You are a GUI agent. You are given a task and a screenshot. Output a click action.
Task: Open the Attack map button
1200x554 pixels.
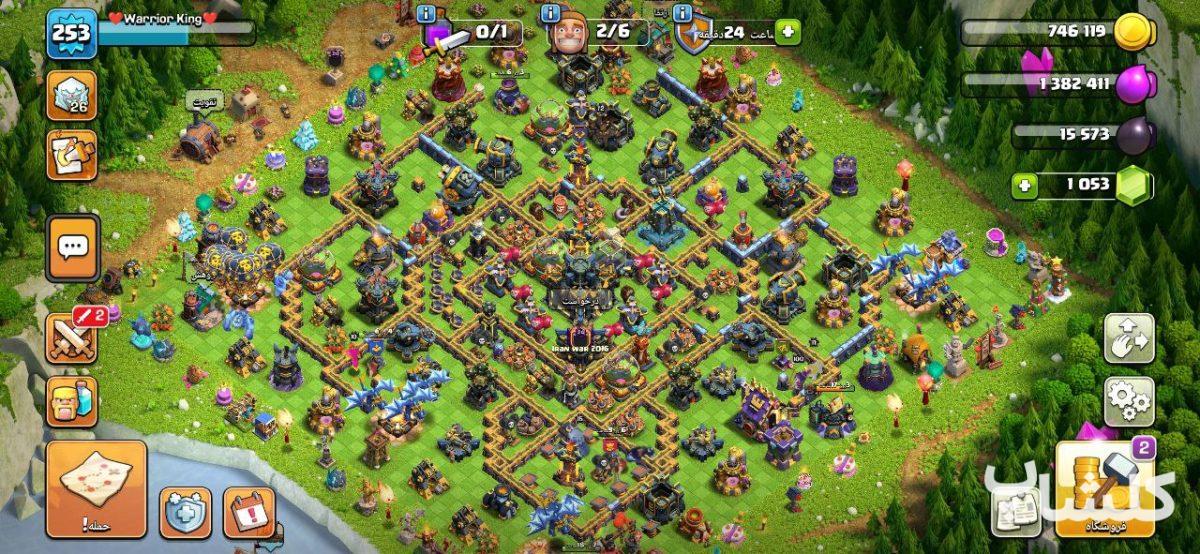96,489
